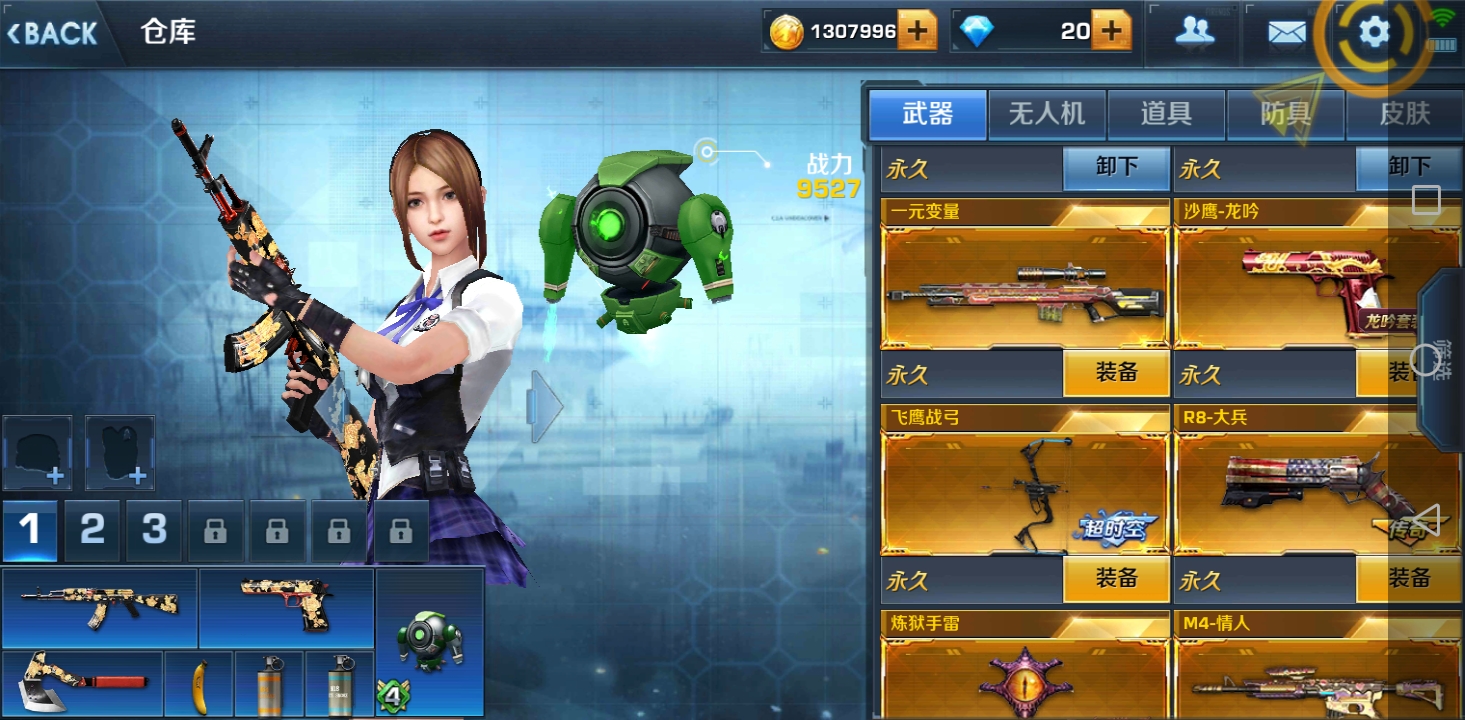The width and height of the screenshot is (1465, 720).
Task: Choose loadout number 2
Action: click(92, 530)
